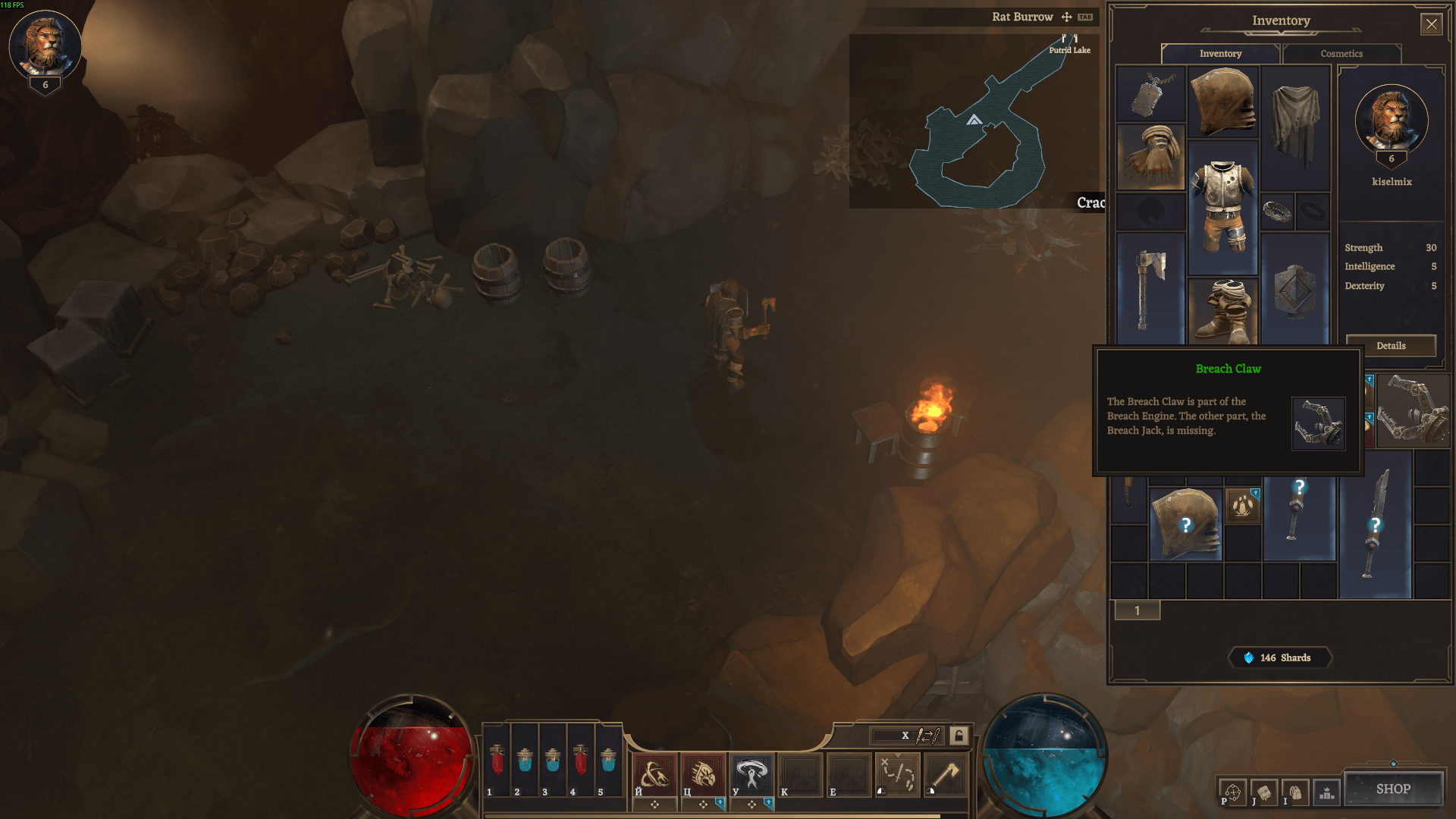Click the Details button under character stats
Image resolution: width=1456 pixels, height=819 pixels.
[x=1391, y=346]
